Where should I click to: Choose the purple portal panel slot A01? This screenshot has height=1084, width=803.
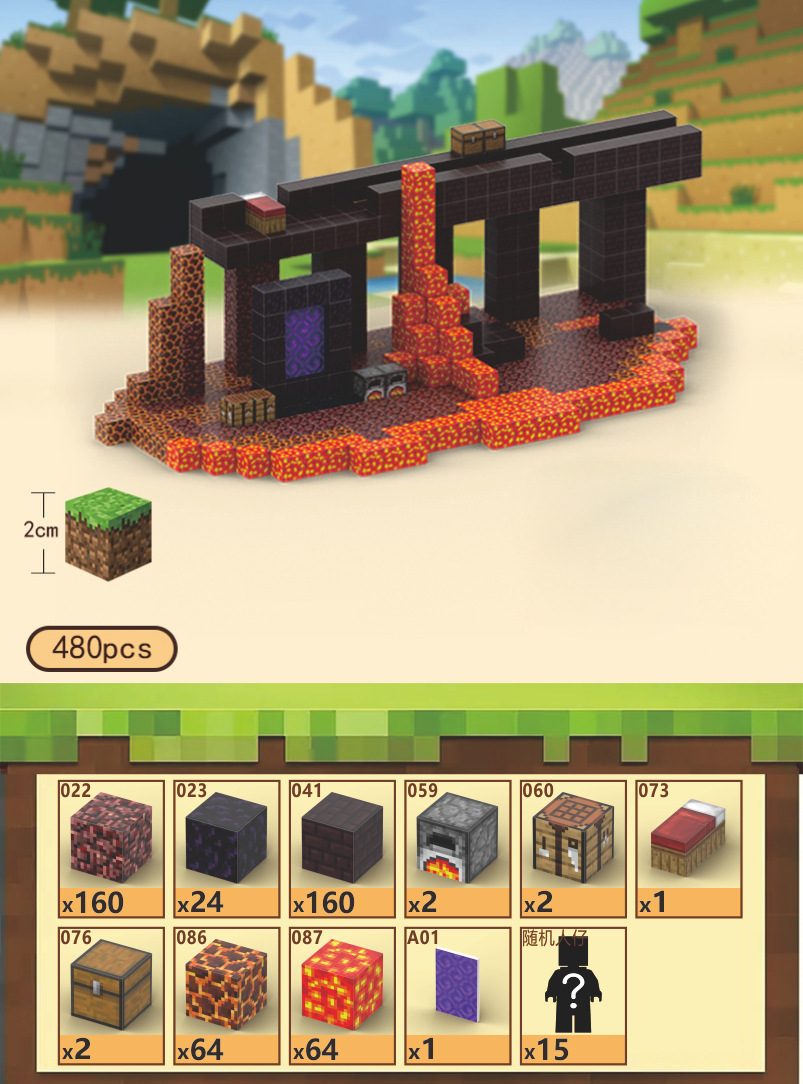(457, 995)
